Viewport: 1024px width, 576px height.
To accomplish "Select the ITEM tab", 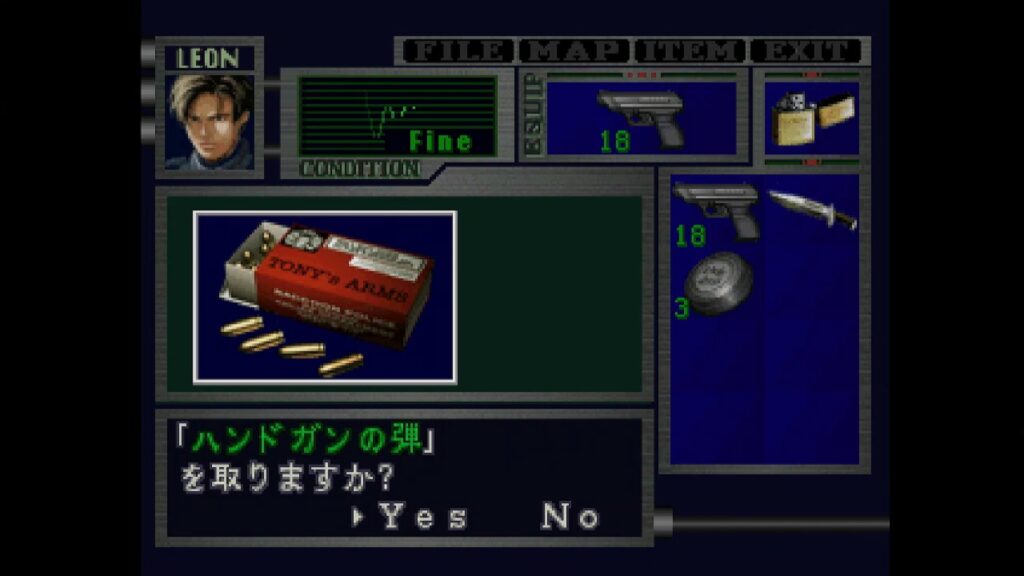I will click(691, 51).
